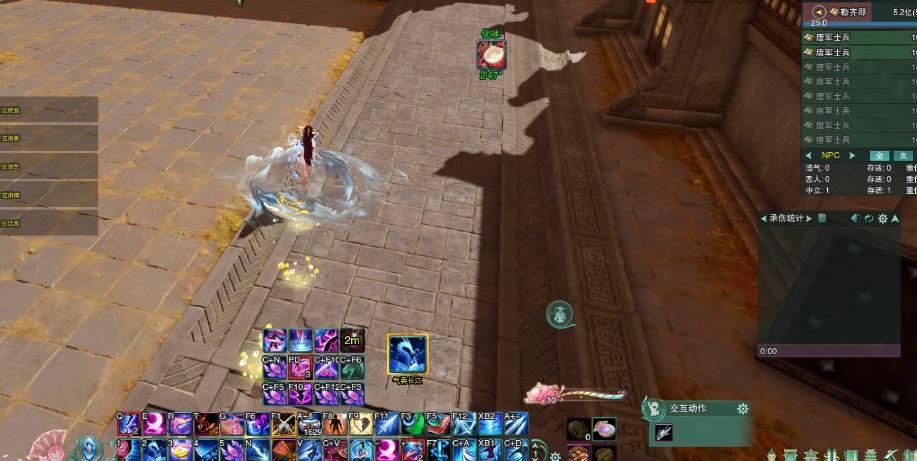Image resolution: width=917 pixels, height=461 pixels.
Task: Collapse the 勒齐那 target list arrow
Action: 819,12
